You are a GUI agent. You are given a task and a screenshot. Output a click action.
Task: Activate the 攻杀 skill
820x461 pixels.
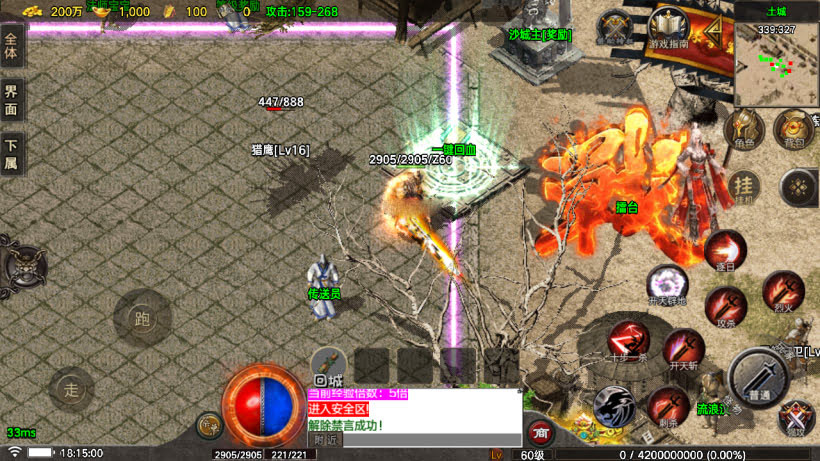pos(725,306)
